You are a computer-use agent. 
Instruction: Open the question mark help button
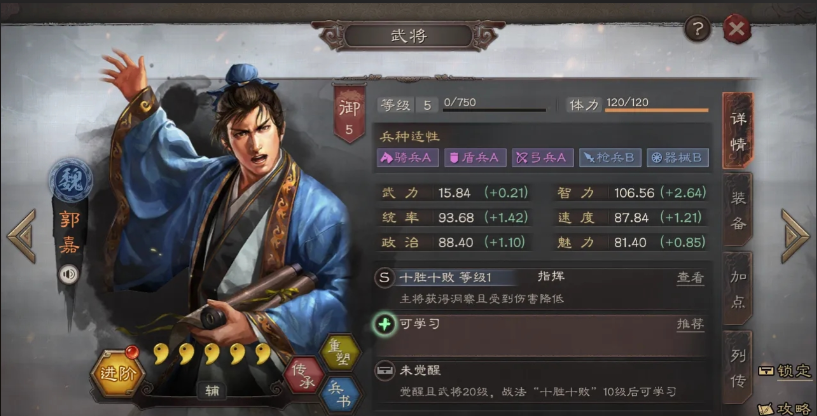pos(697,29)
